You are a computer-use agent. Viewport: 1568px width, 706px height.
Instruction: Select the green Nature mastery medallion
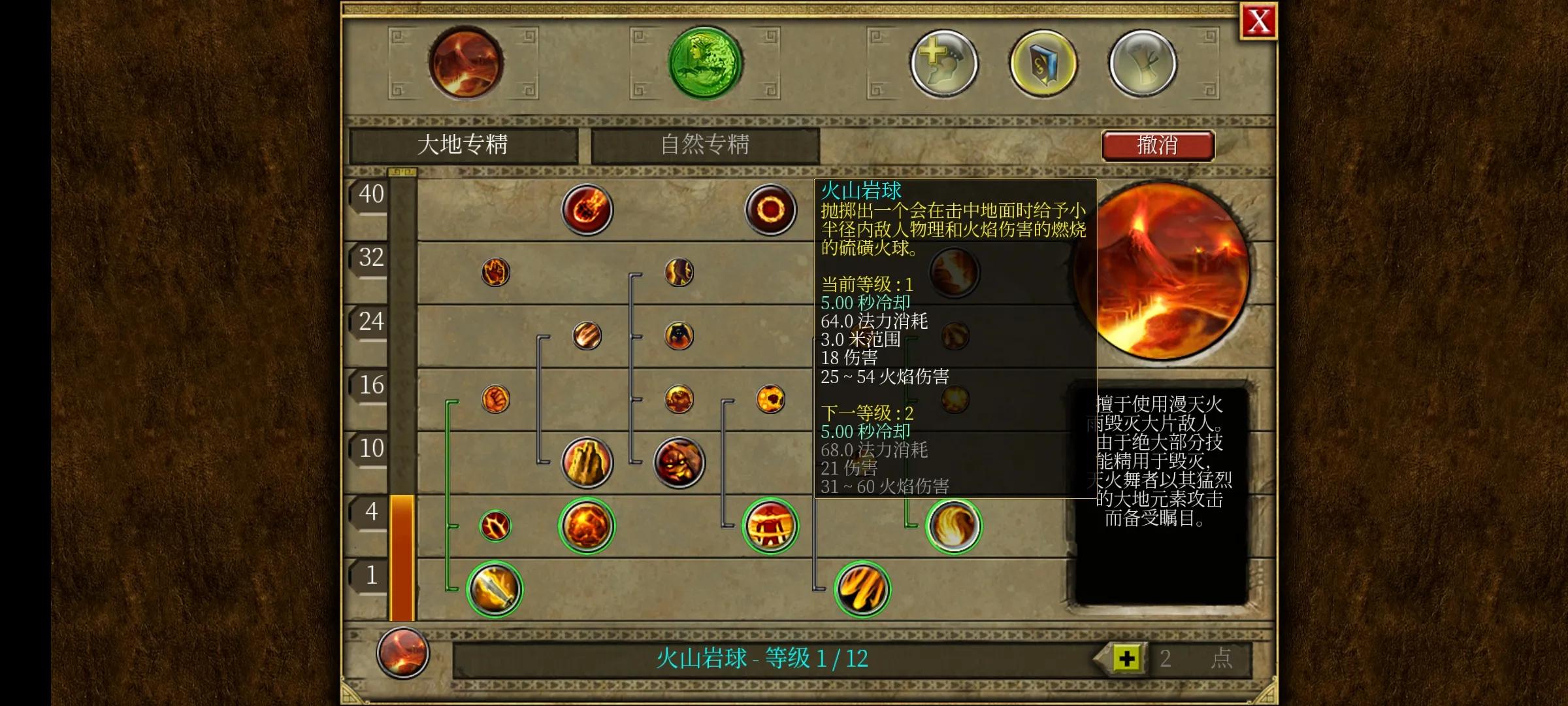coord(702,63)
